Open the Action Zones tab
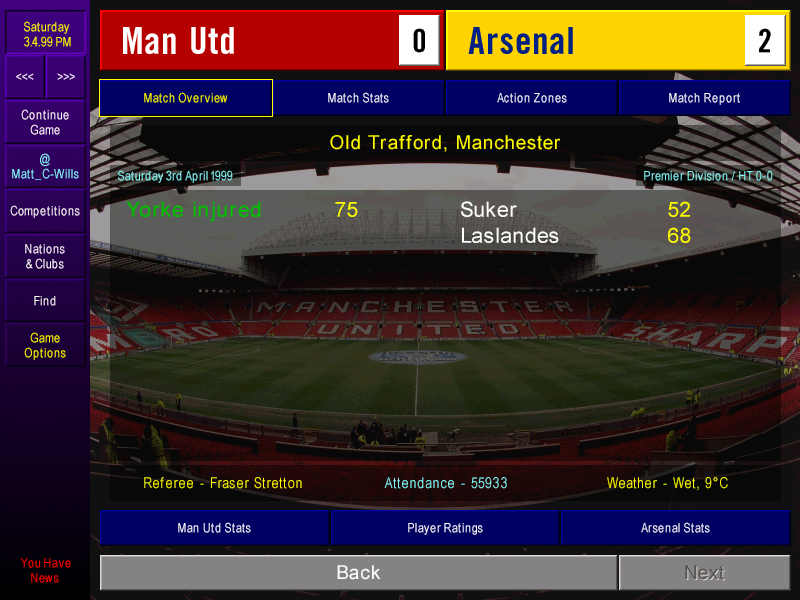 [x=531, y=98]
